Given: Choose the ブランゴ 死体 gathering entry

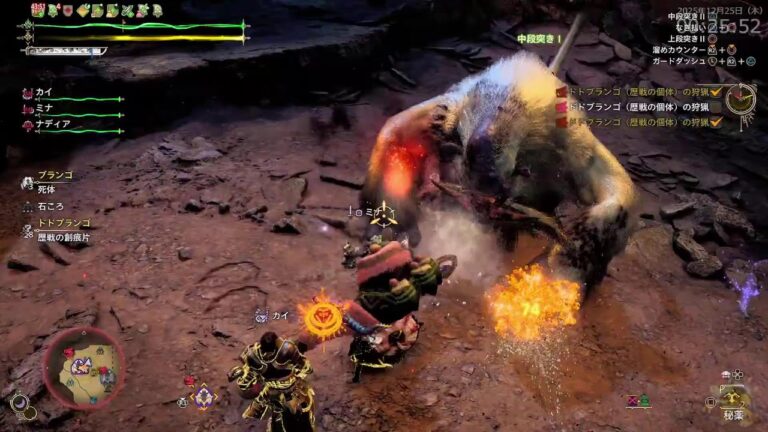Looking at the screenshot, I should (54, 180).
